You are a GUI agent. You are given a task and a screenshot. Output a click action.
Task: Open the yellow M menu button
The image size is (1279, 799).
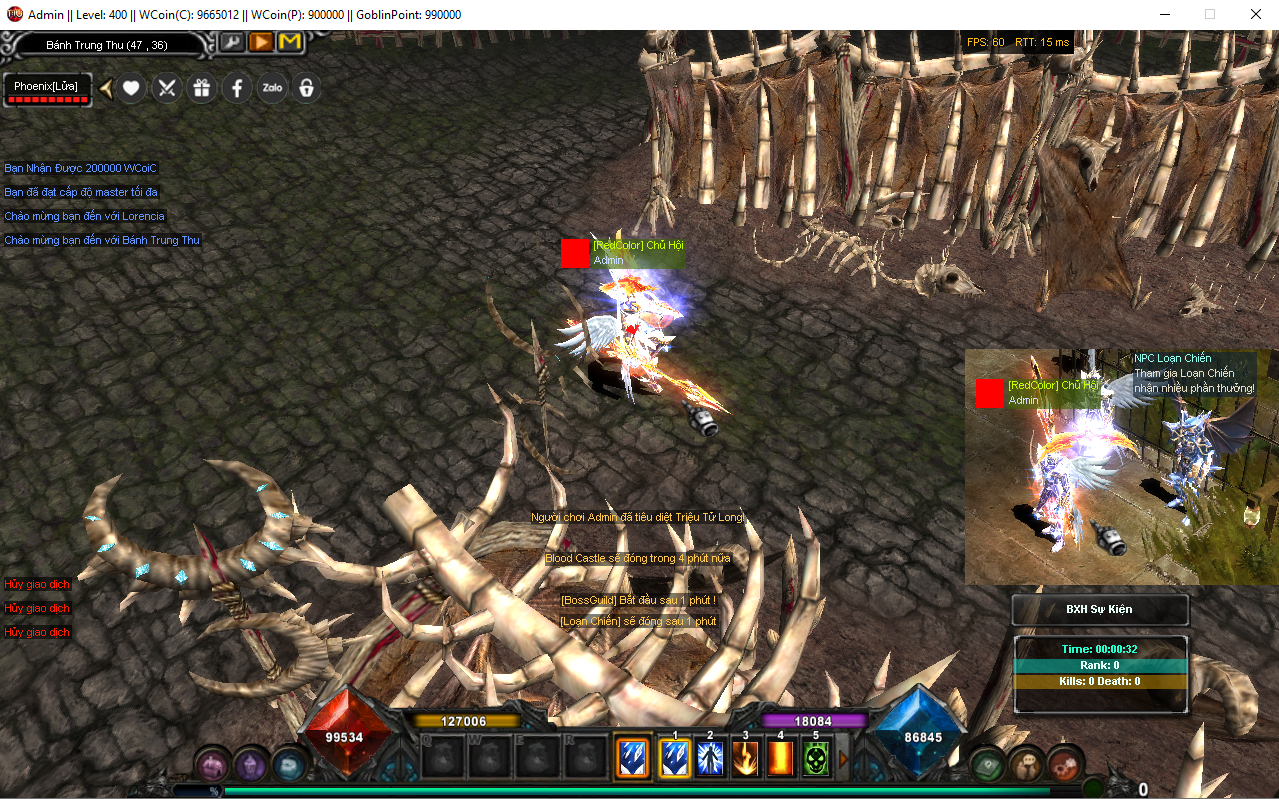pos(290,42)
